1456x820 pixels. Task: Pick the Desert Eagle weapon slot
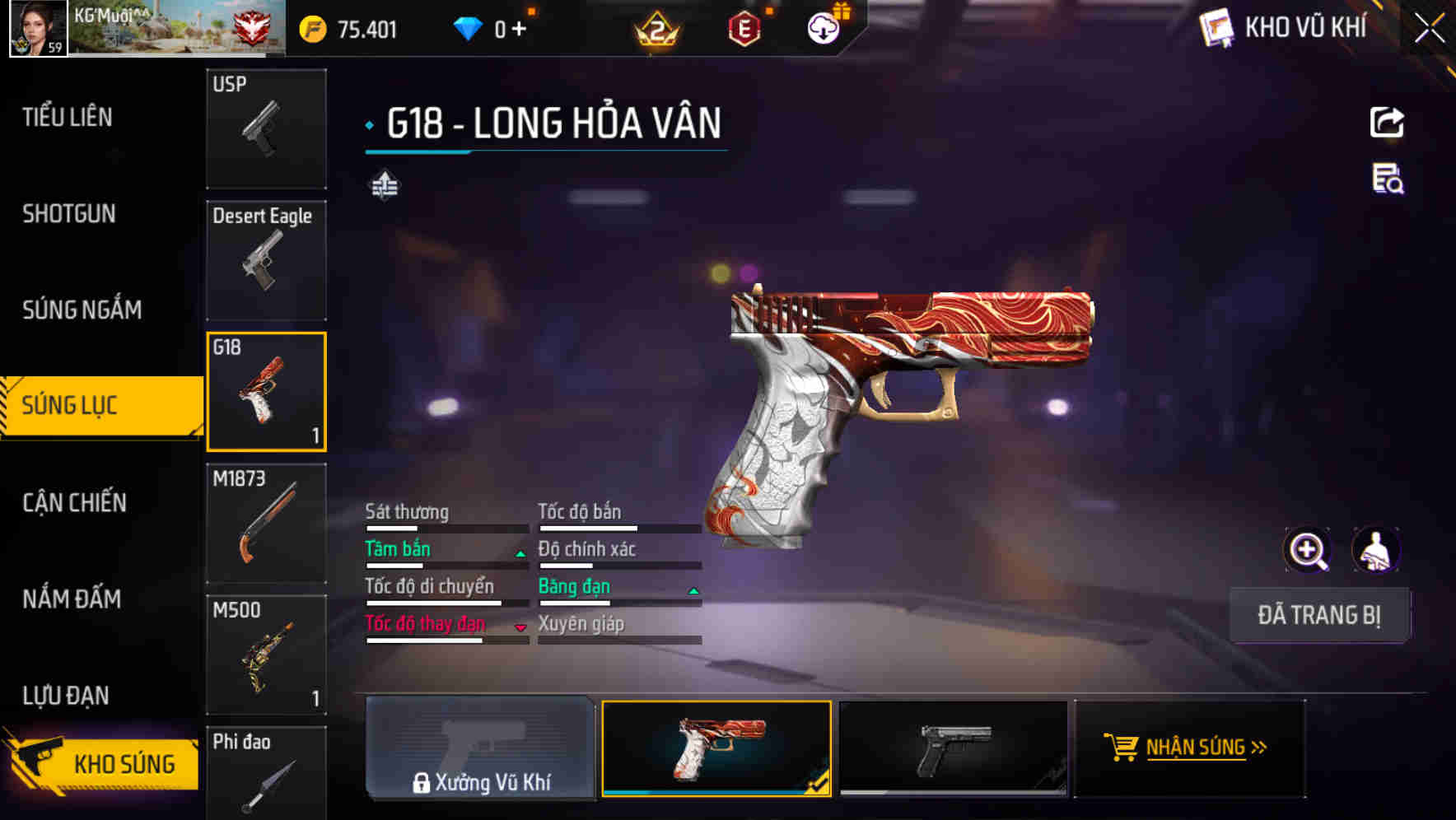pos(266,260)
